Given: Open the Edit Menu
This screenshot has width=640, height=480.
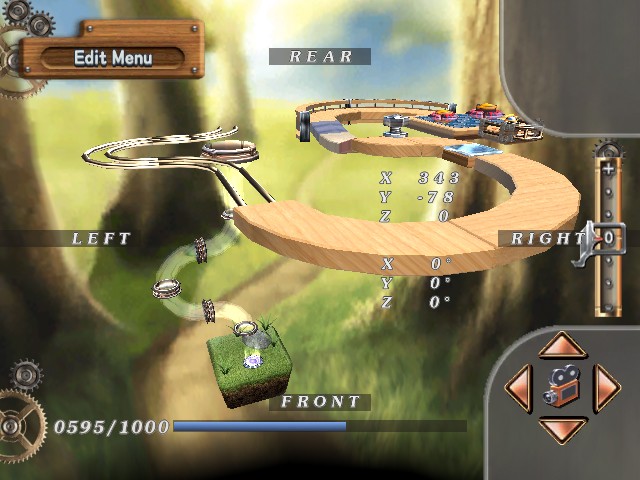Looking at the screenshot, I should point(113,58).
